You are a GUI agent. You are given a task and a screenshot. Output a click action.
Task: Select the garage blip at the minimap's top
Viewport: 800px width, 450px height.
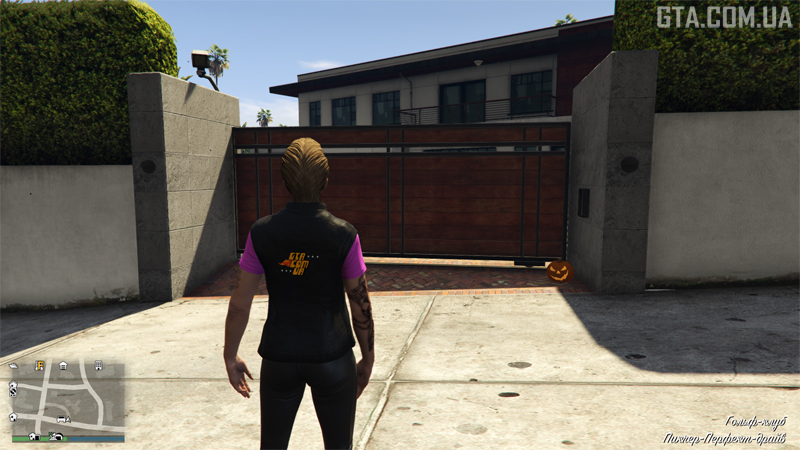(x=63, y=366)
